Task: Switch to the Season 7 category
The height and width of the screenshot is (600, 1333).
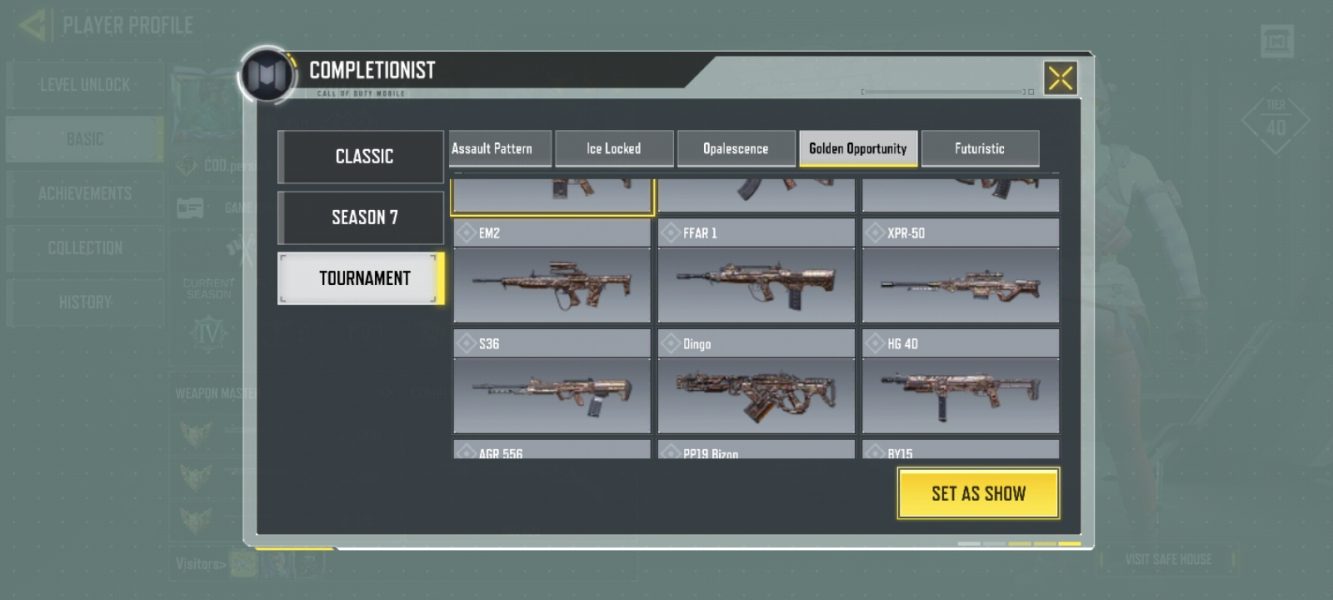Action: (x=361, y=217)
